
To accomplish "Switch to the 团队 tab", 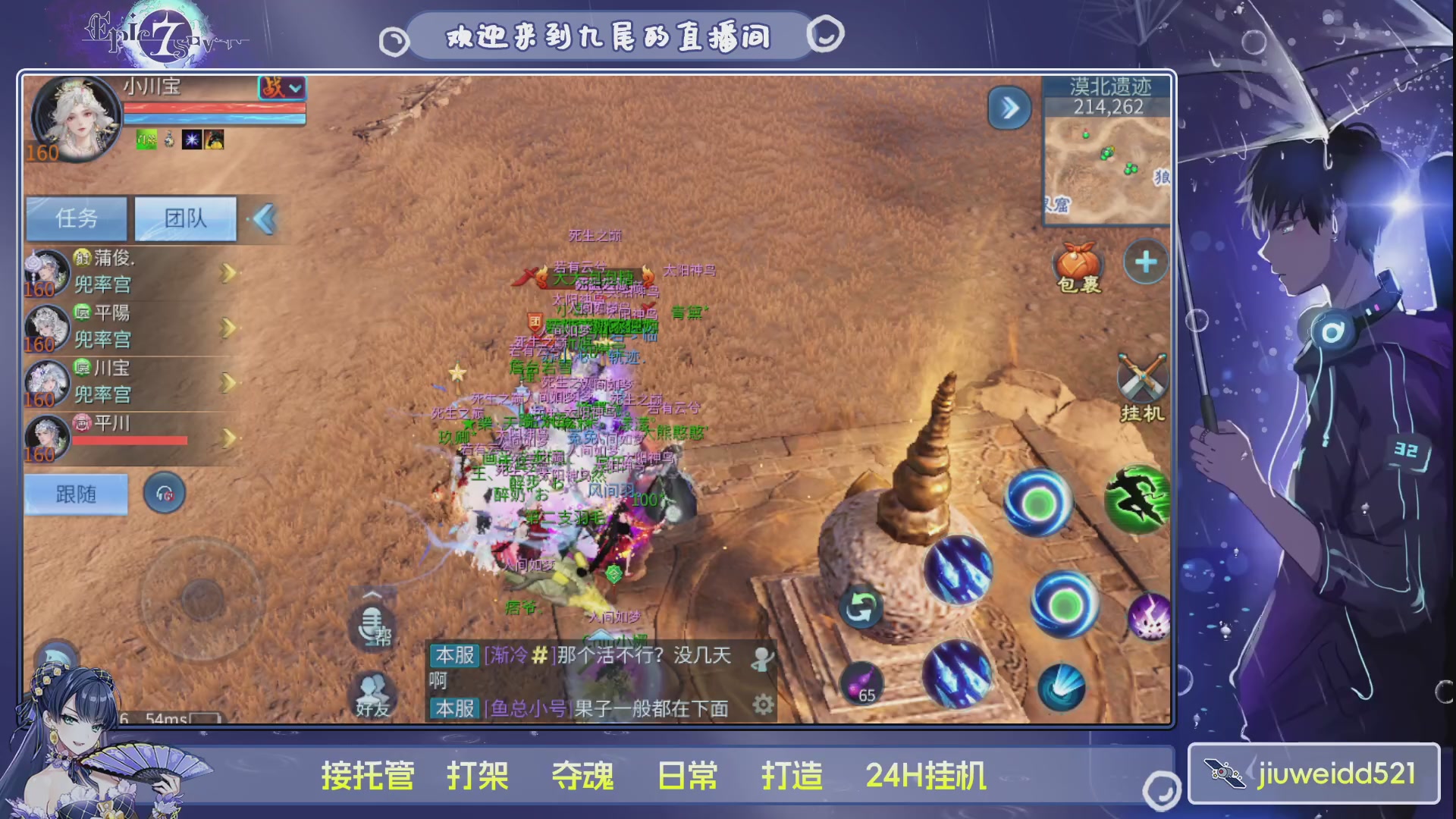I will [184, 218].
